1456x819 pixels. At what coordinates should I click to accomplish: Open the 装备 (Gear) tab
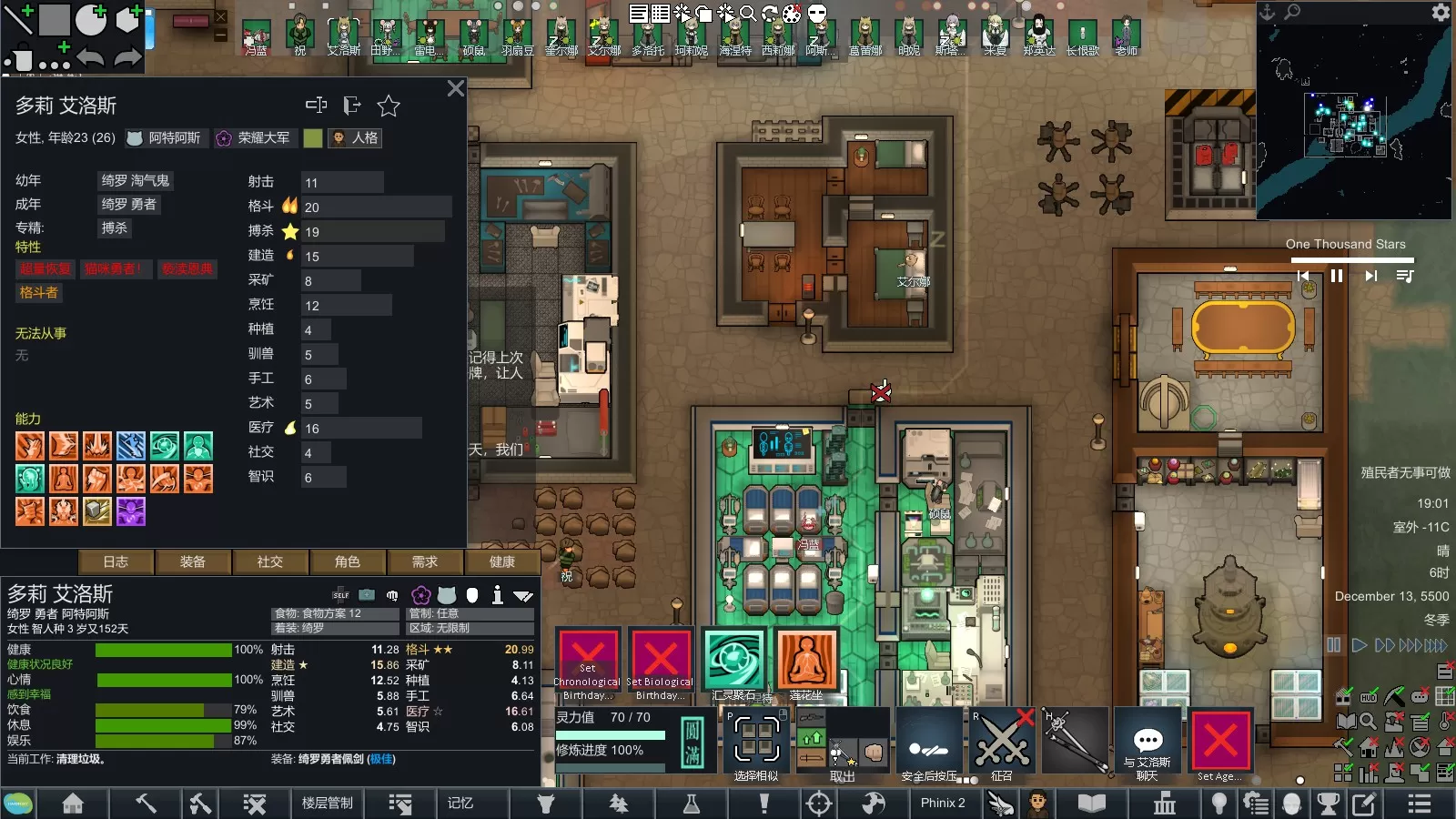pos(193,562)
